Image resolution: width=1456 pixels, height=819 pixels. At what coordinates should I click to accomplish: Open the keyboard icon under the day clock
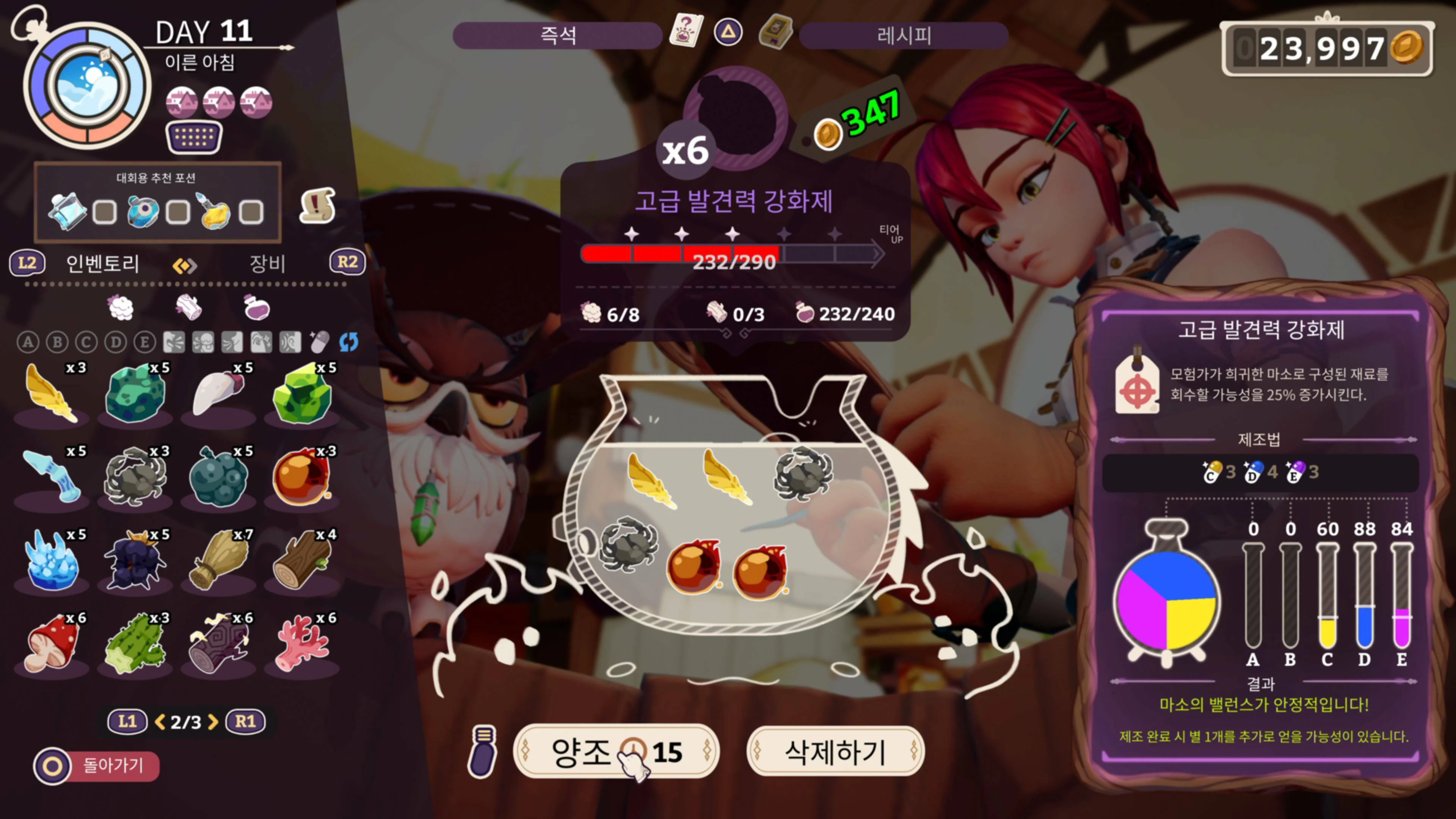point(194,137)
